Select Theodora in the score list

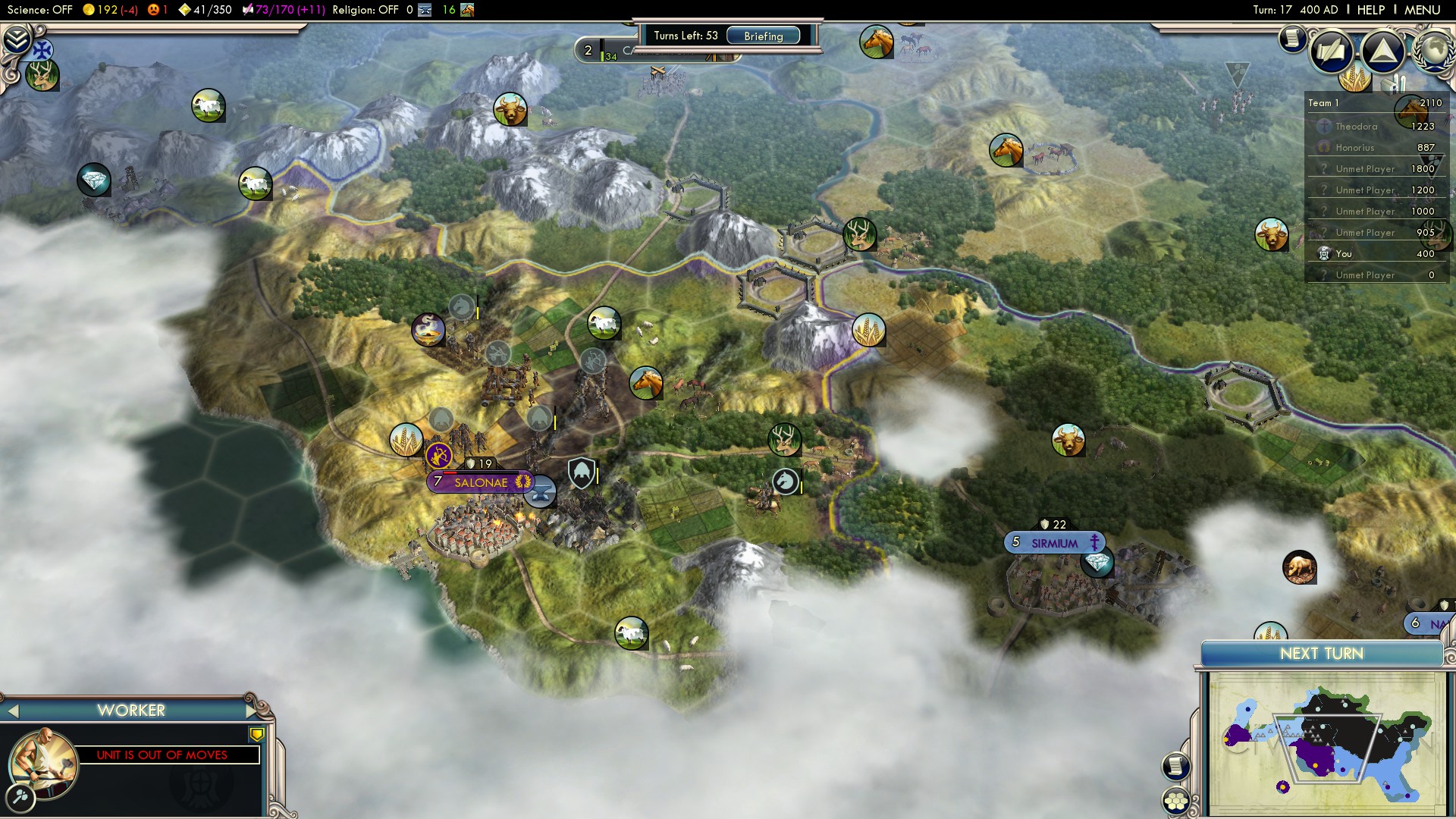(1356, 127)
